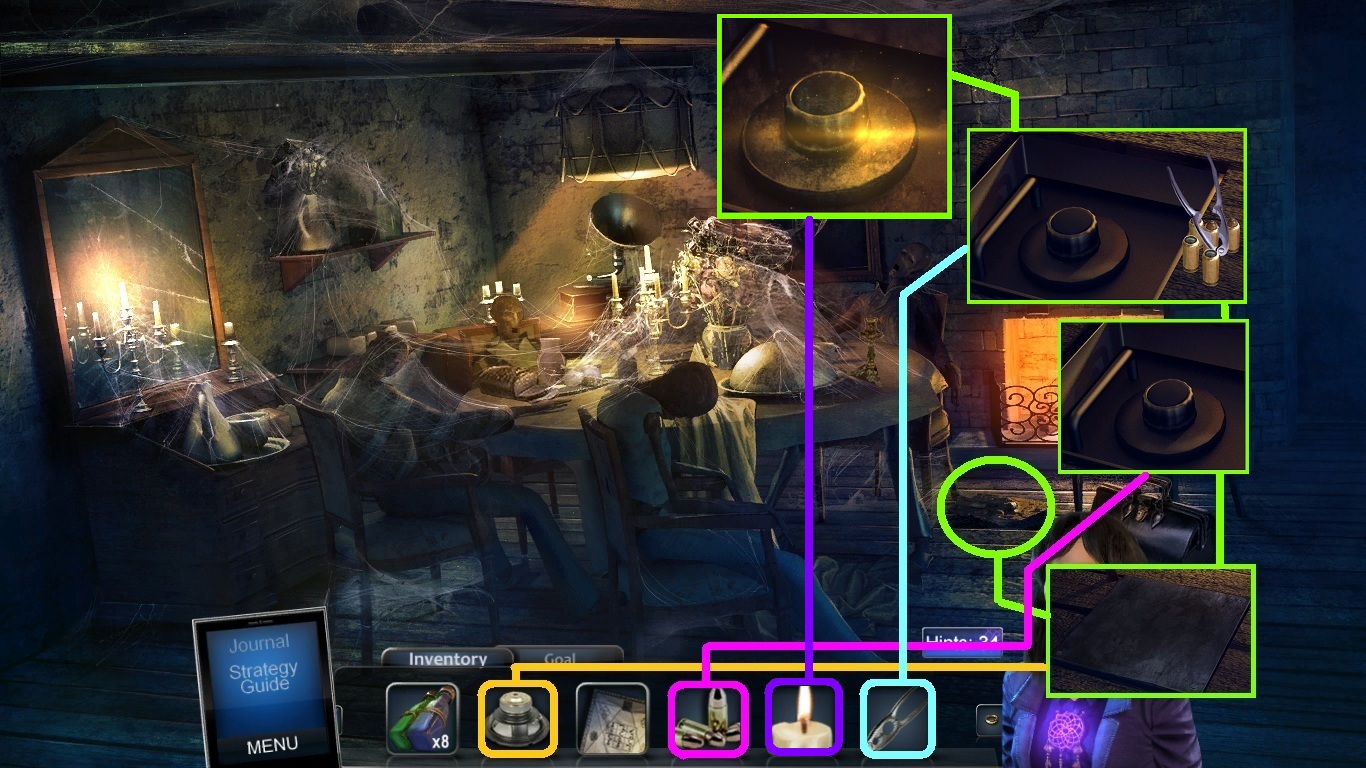Open the Goal tab
The height and width of the screenshot is (768, 1366).
[x=561, y=659]
